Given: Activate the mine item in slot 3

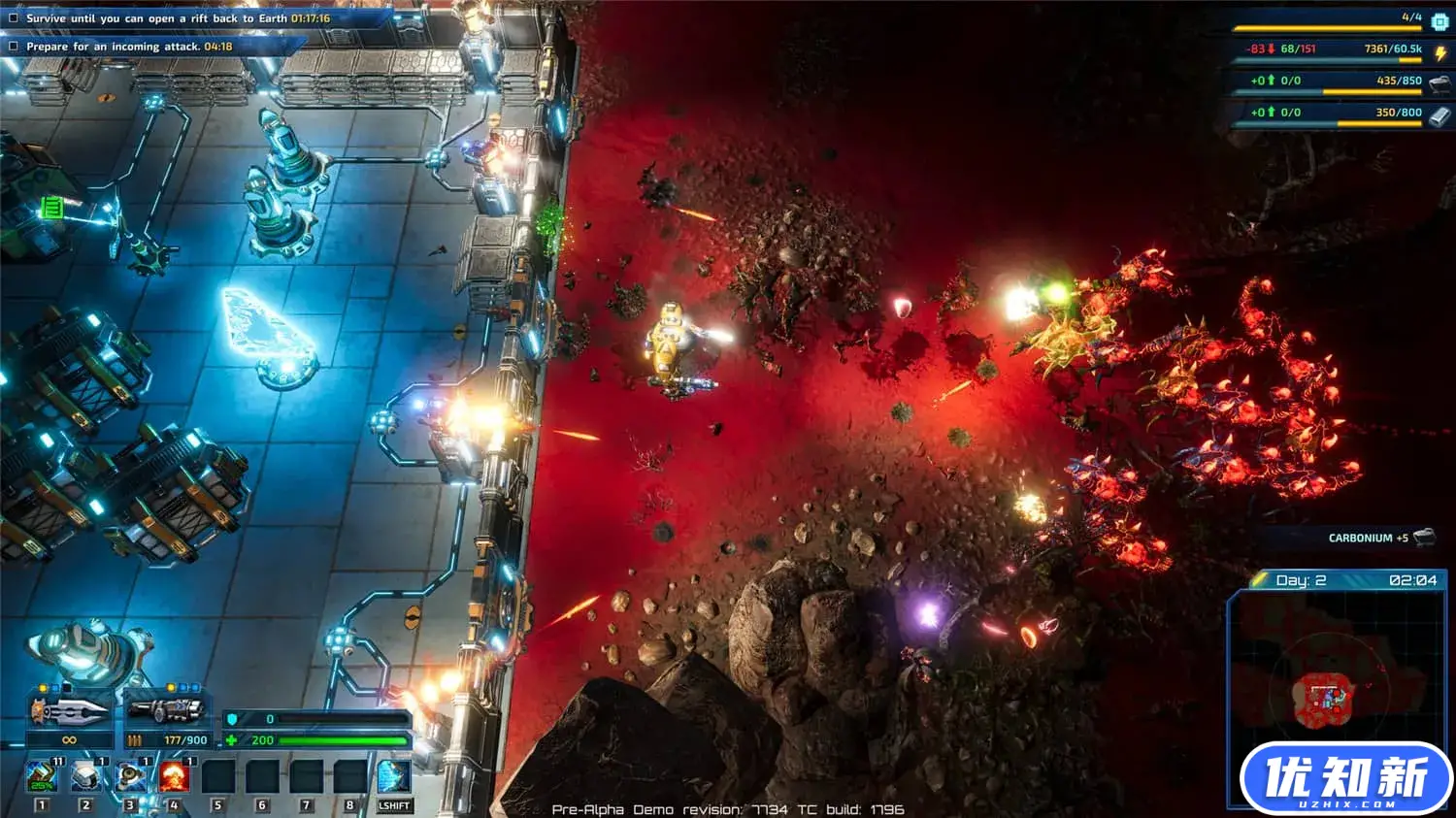Looking at the screenshot, I should 129,776.
